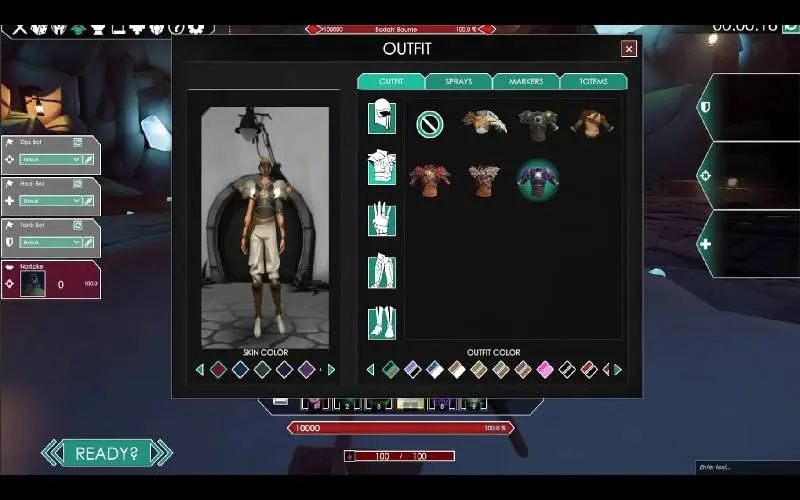Pick the boots outfit category
This screenshot has height=500, width=800.
[x=382, y=321]
